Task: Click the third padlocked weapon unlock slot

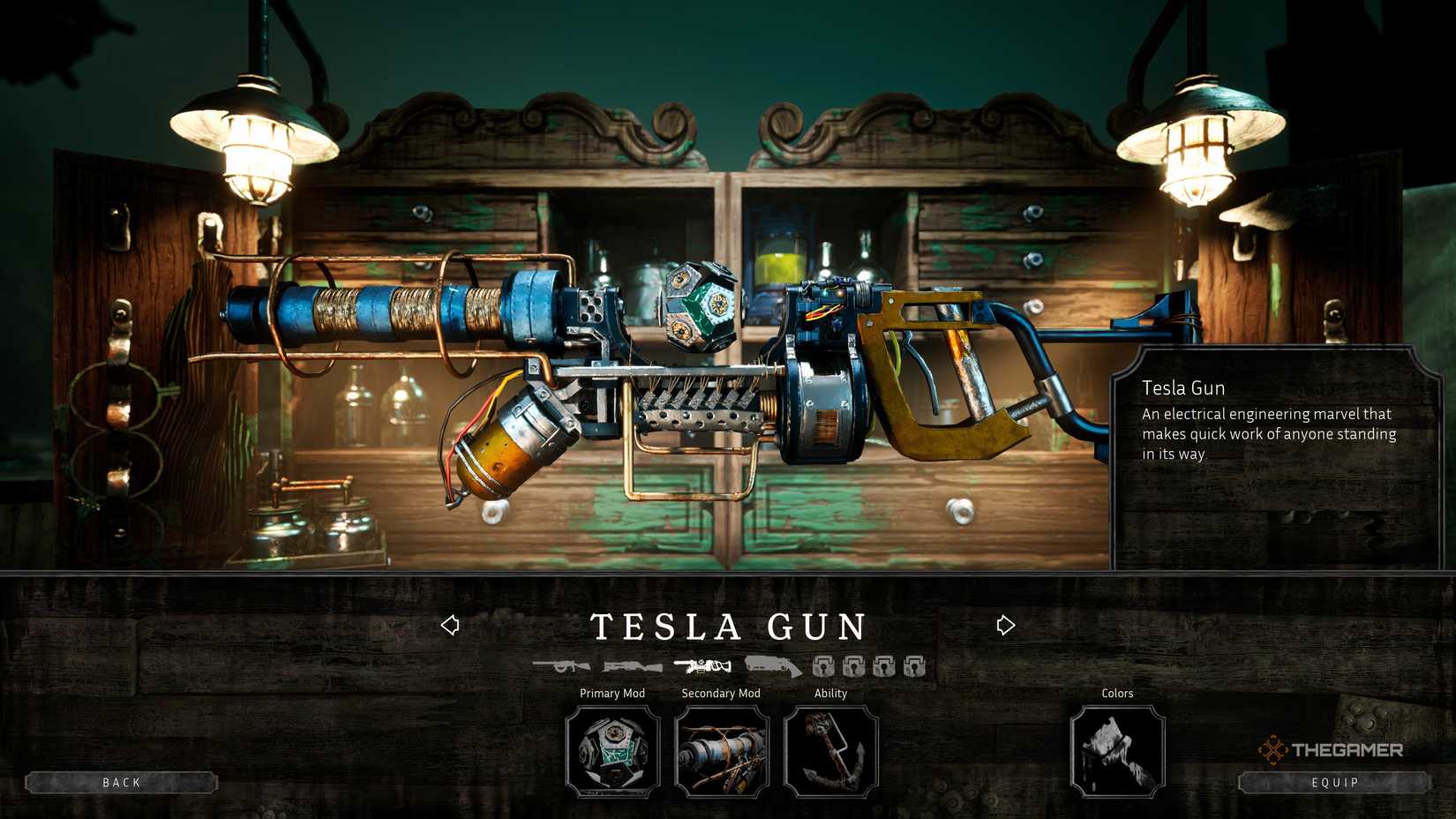Action: pos(884,665)
